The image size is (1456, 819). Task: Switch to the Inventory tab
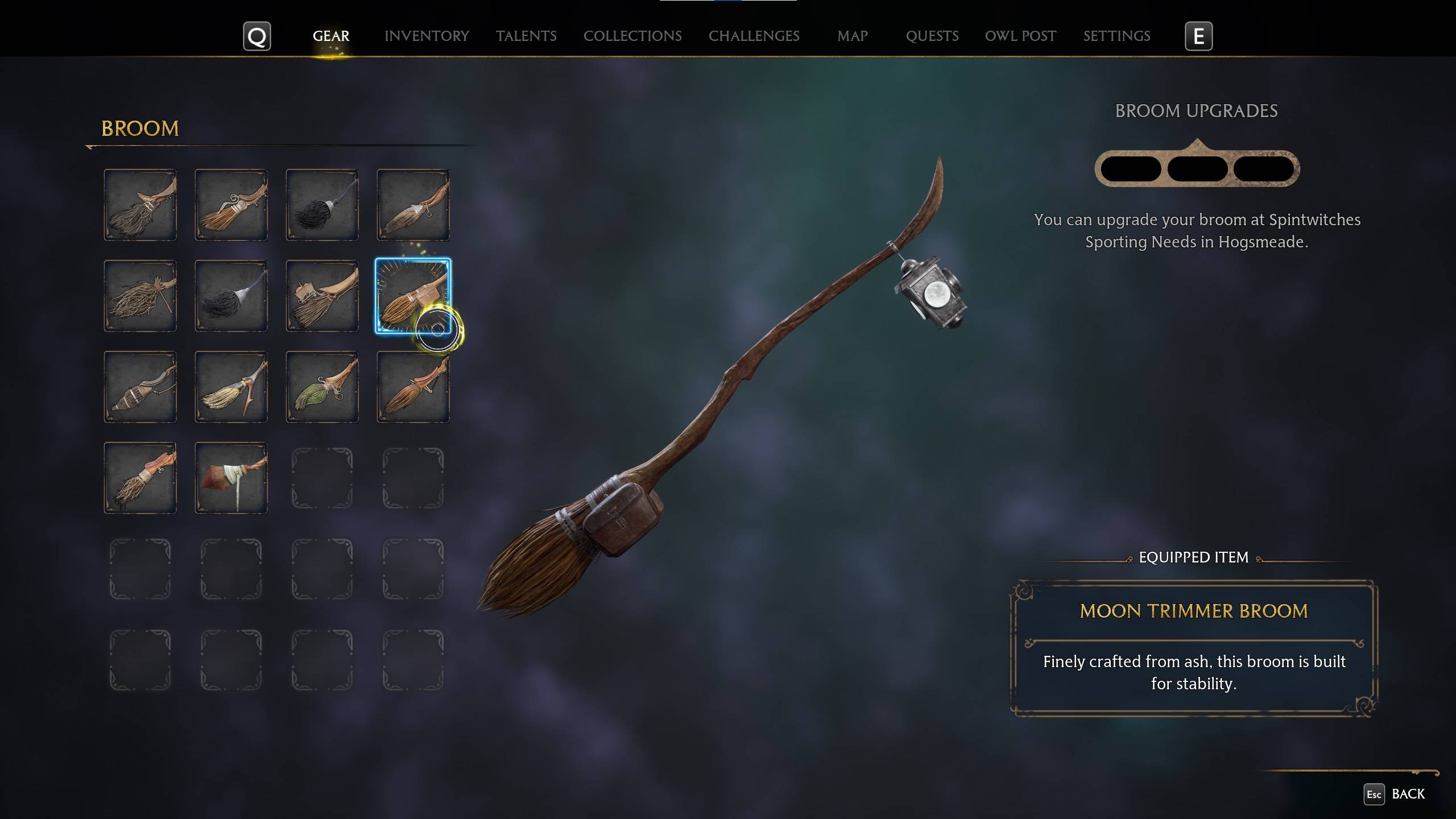(x=427, y=36)
